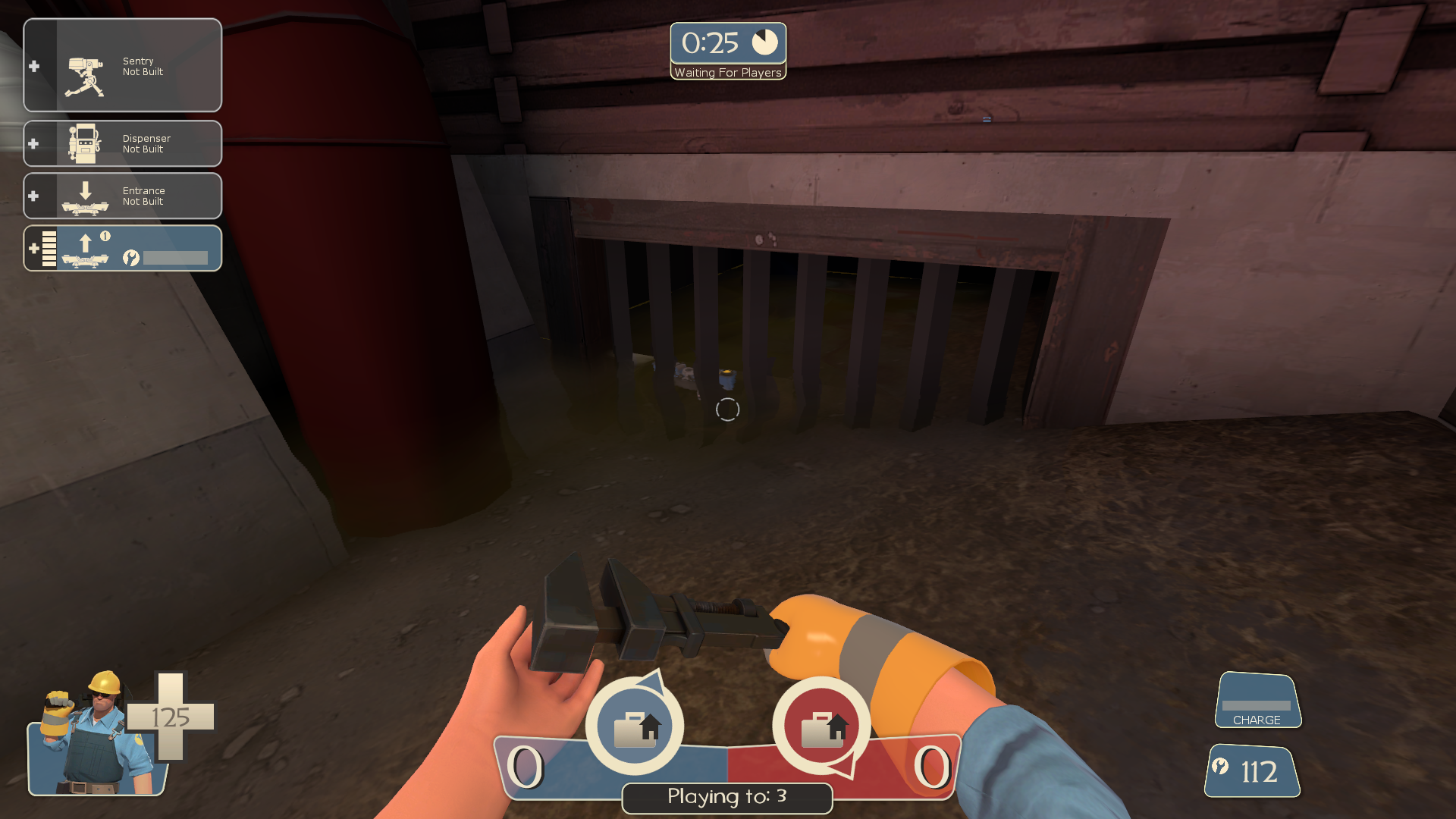
Task: Click the level 1 badge on the Exit panel
Action: (x=107, y=237)
